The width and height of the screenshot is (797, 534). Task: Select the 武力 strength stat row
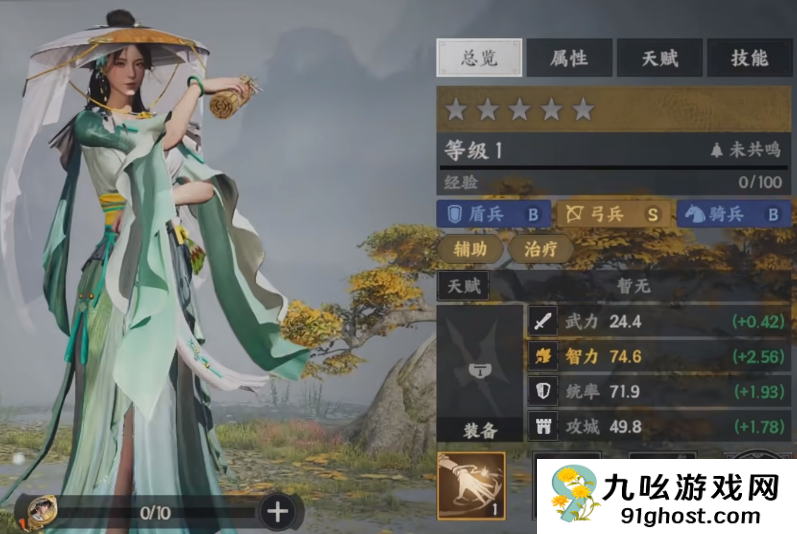[658, 323]
